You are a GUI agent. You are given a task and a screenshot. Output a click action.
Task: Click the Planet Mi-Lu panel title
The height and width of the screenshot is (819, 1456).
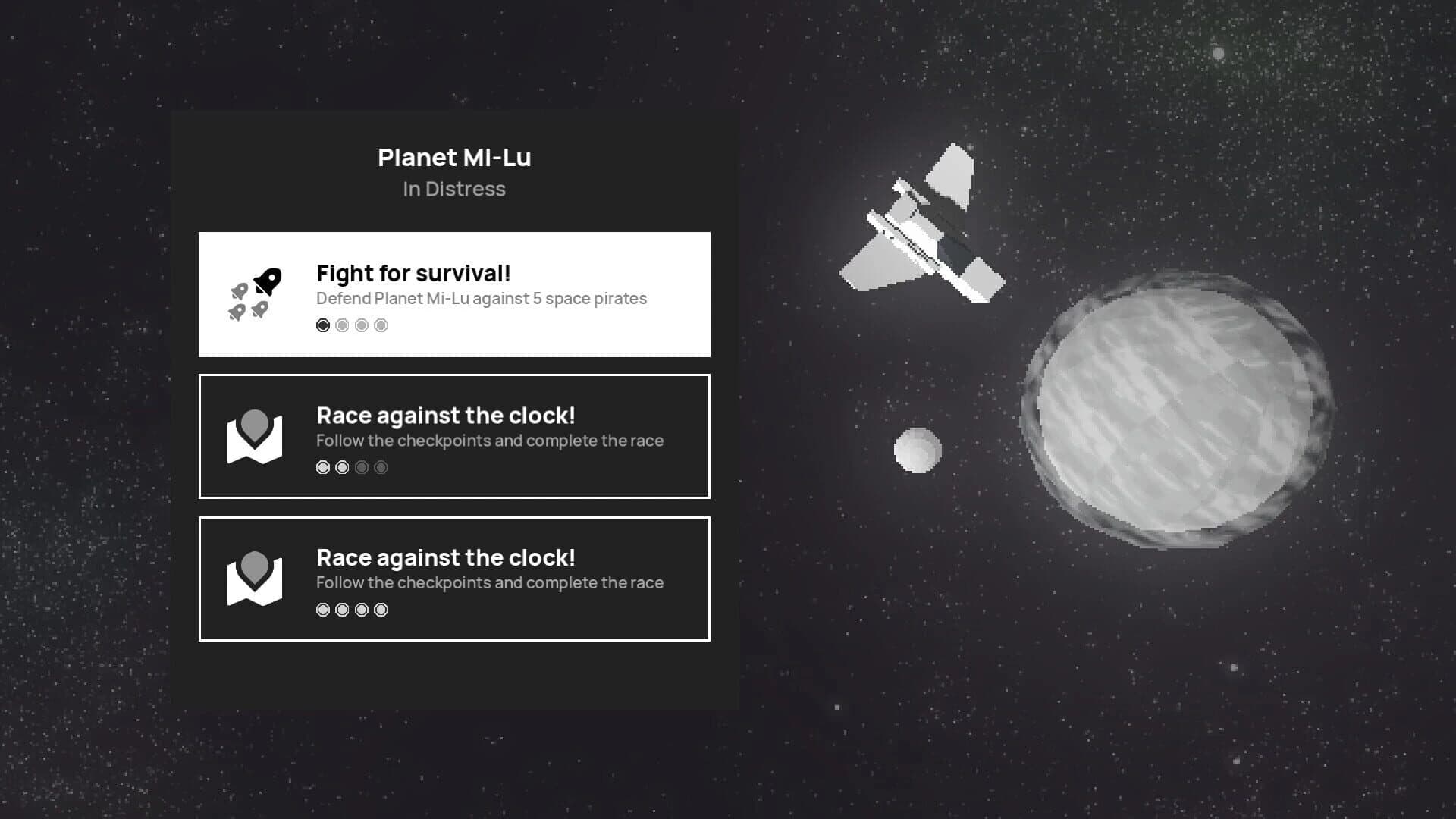(454, 158)
